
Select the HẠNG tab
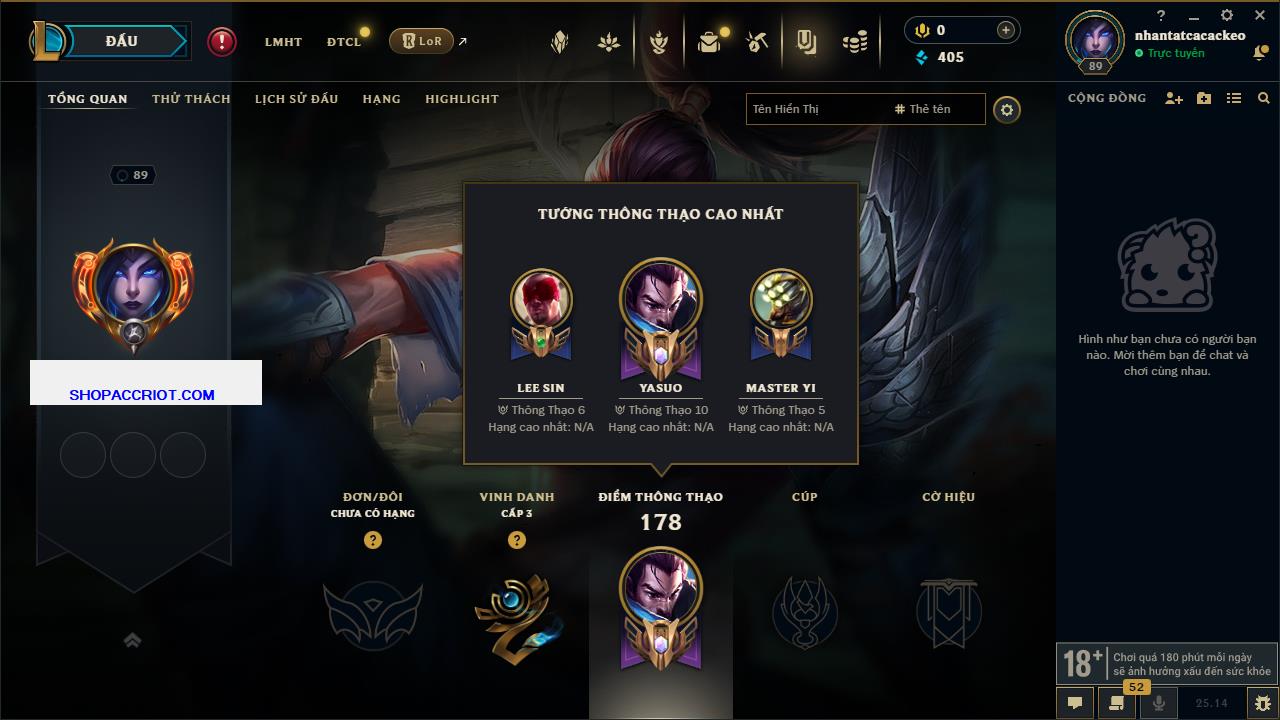[x=381, y=99]
